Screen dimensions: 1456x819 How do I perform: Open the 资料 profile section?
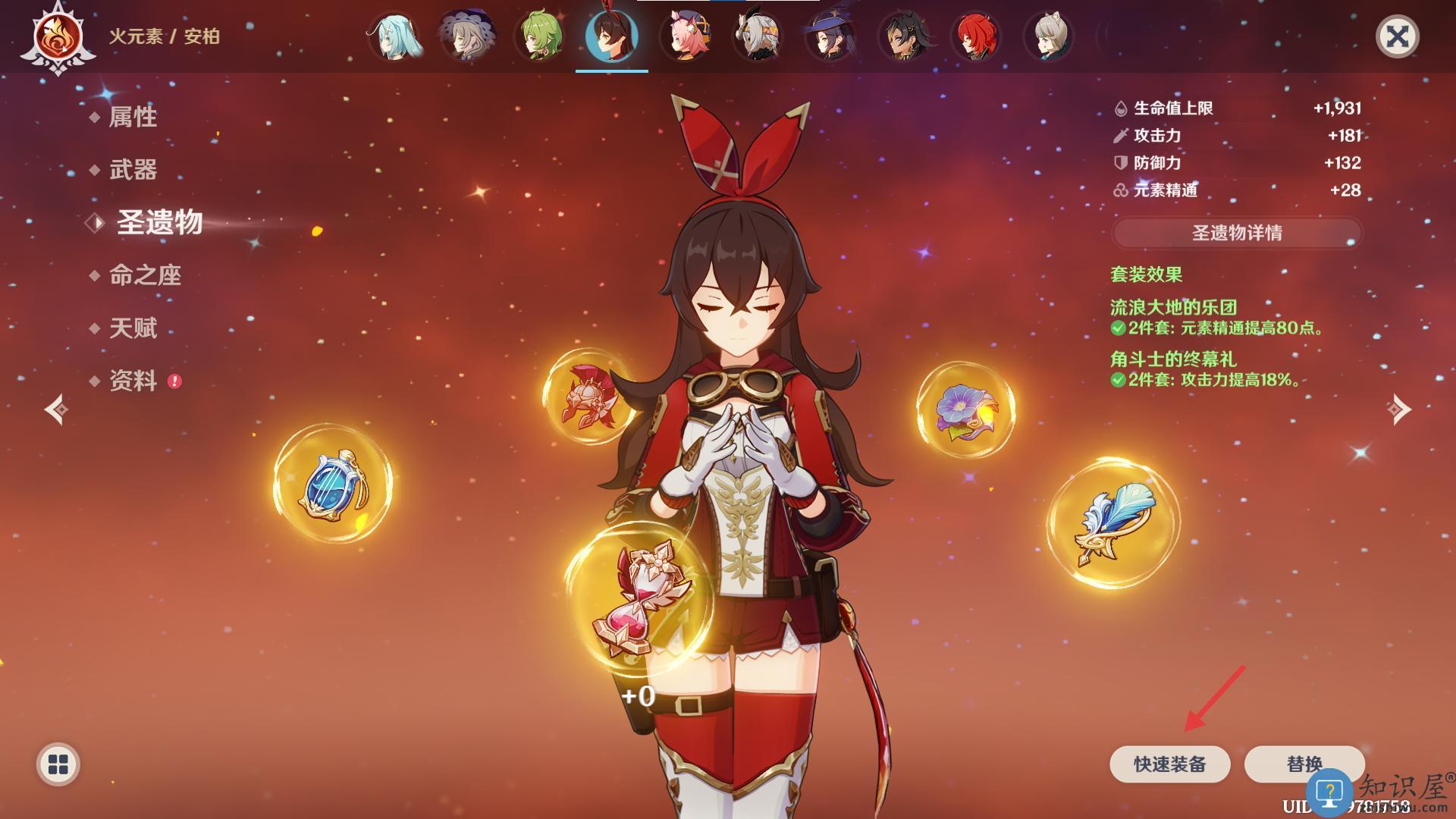coord(133,381)
